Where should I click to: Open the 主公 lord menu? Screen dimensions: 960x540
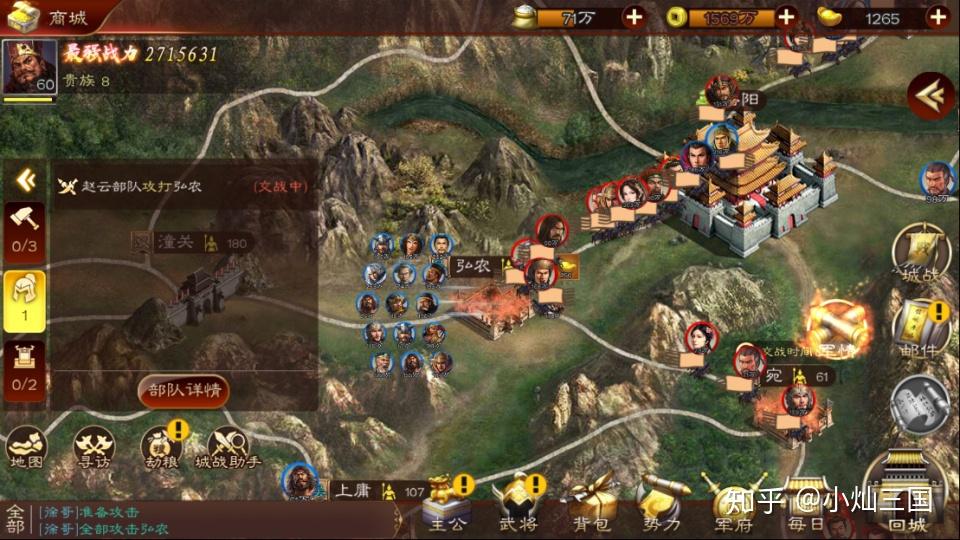tap(446, 503)
